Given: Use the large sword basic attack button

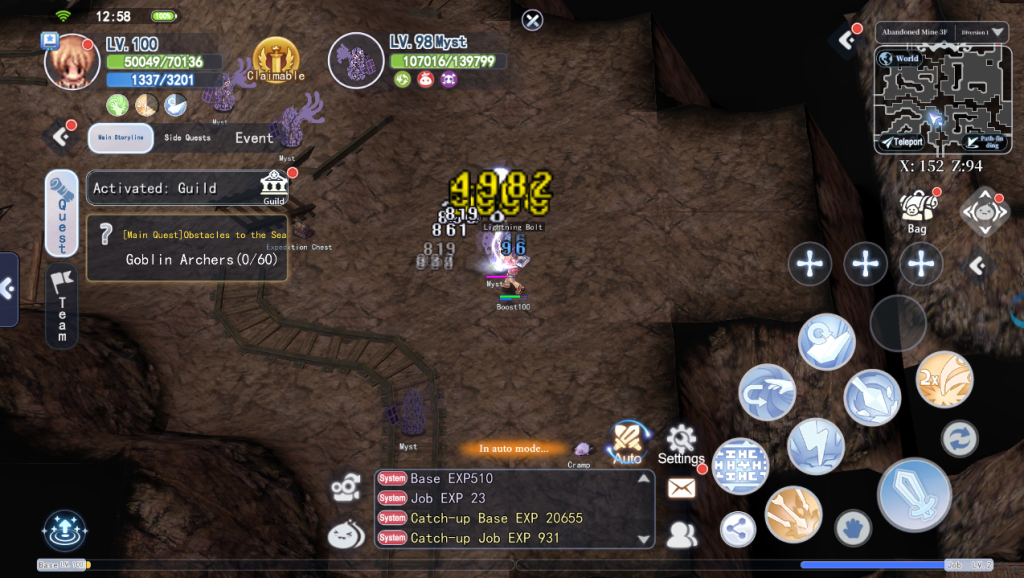Looking at the screenshot, I should coord(913,494).
